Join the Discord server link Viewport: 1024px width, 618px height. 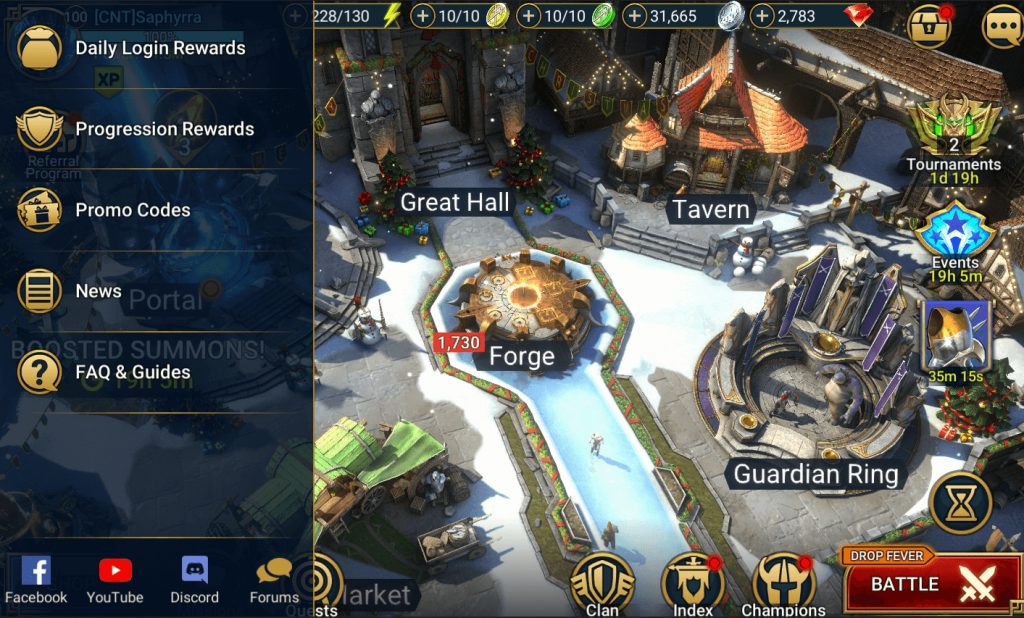[194, 580]
